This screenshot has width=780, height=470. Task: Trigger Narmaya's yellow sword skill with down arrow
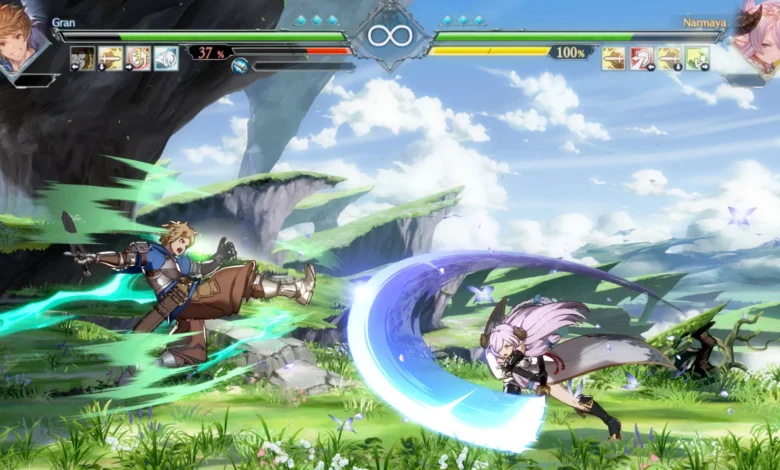tap(669, 58)
